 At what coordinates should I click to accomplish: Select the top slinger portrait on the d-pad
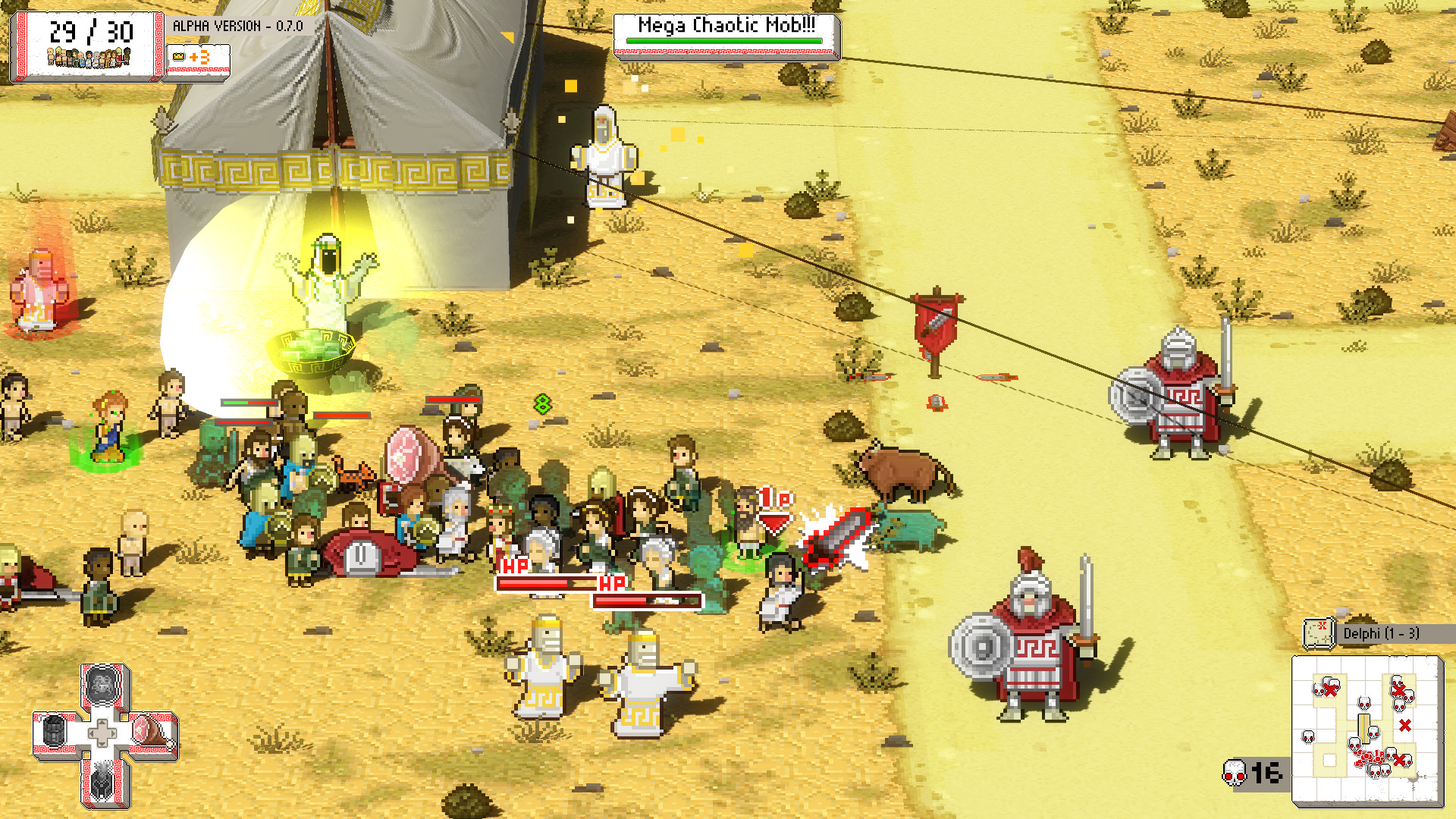pyautogui.click(x=102, y=686)
